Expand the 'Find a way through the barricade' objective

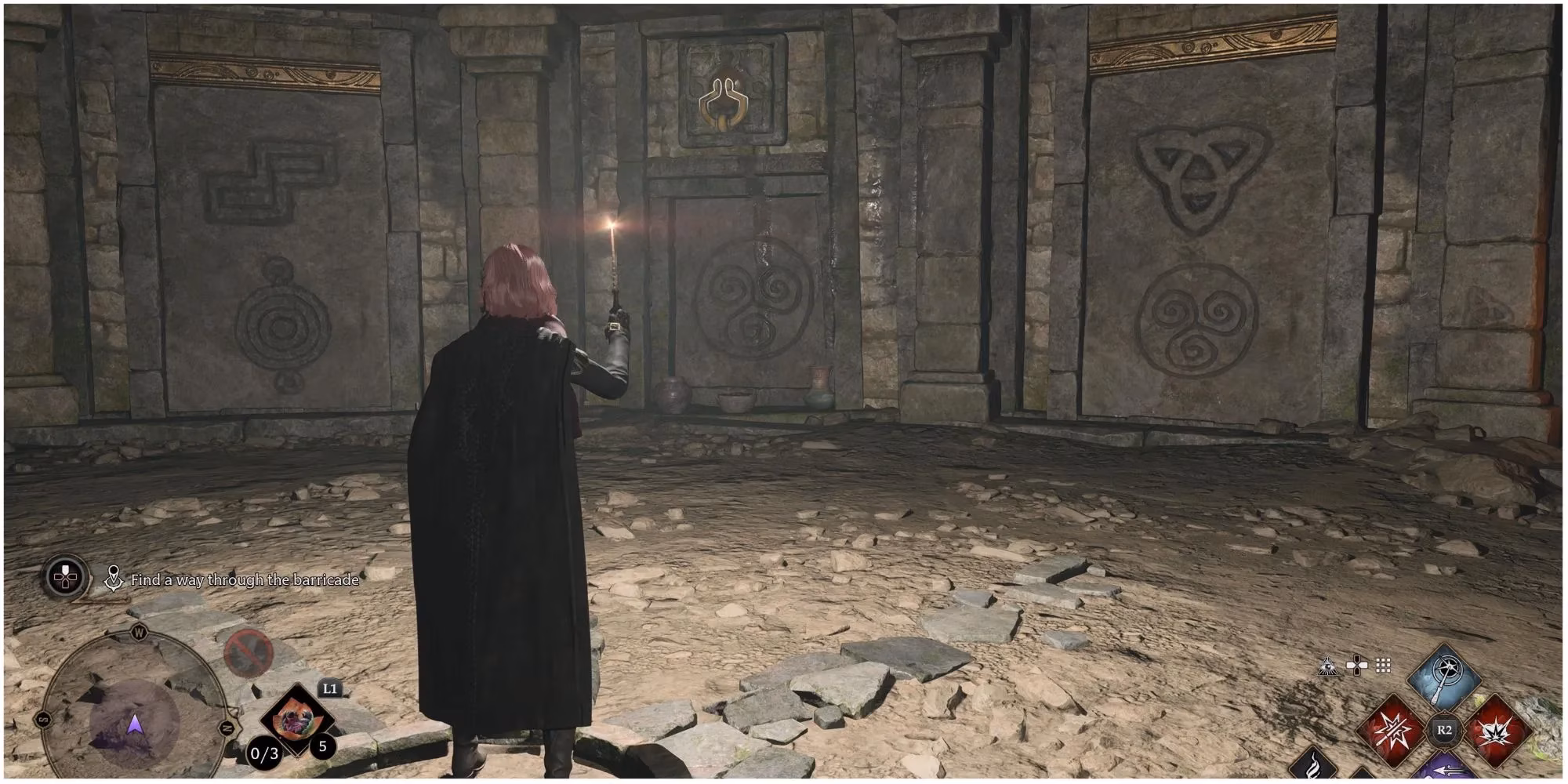pos(245,579)
